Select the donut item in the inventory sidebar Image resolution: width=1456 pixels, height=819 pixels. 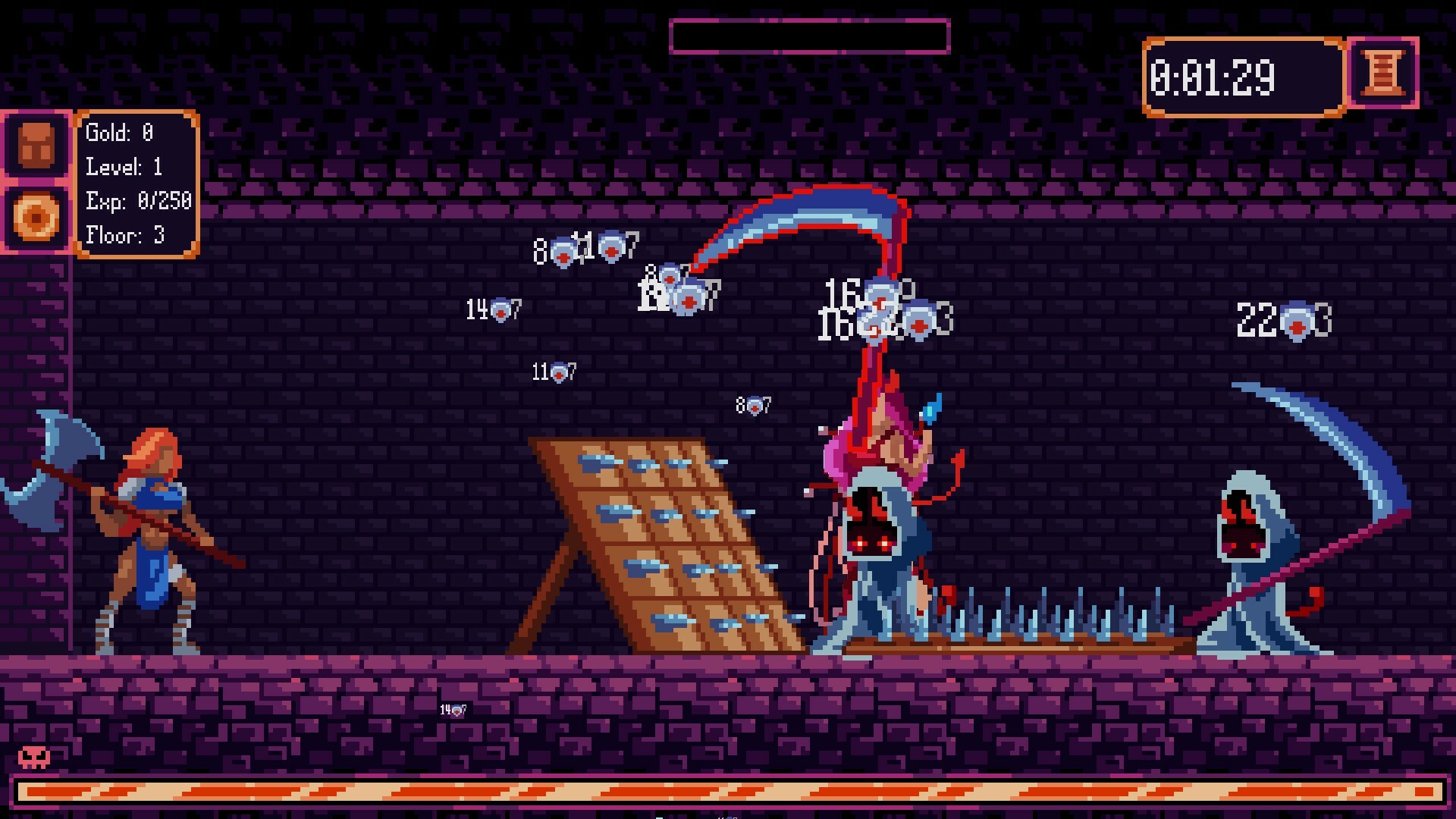(x=36, y=215)
